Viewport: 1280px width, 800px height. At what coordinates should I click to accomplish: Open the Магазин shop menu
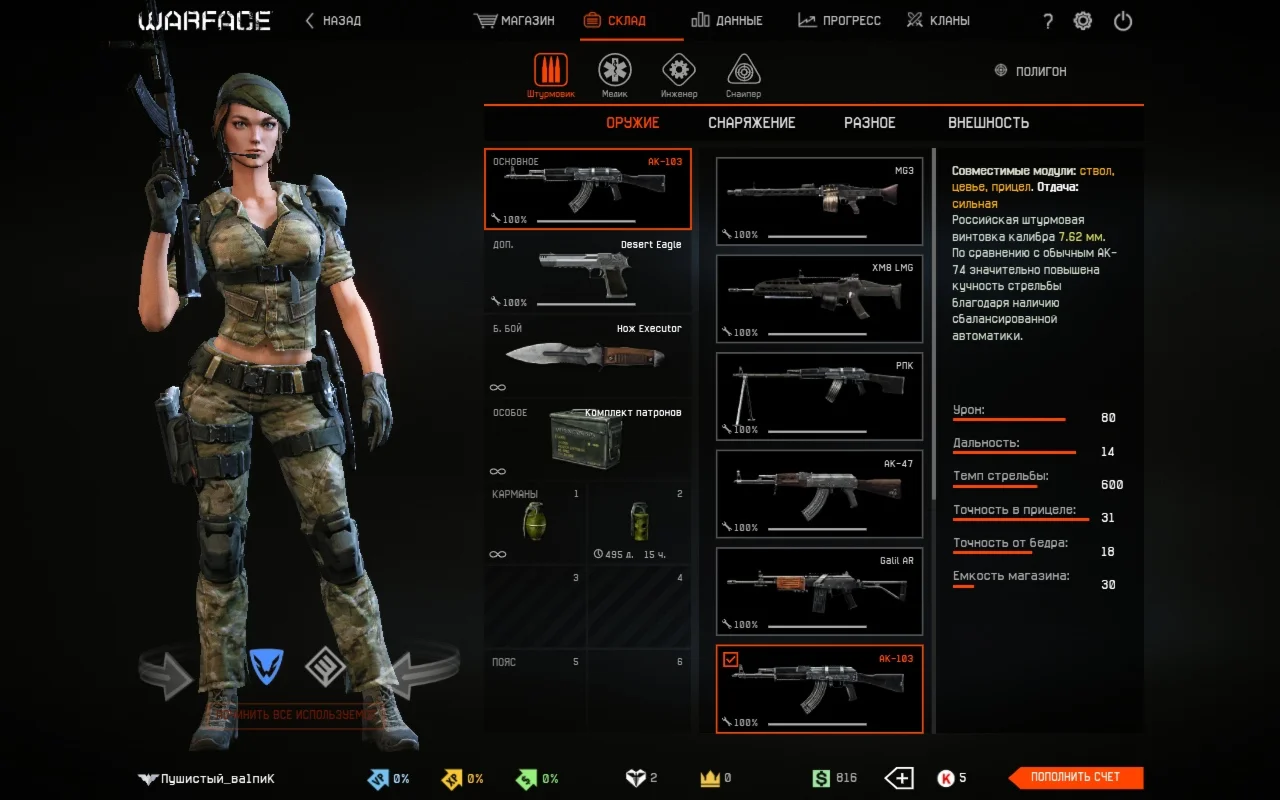pyautogui.click(x=515, y=20)
